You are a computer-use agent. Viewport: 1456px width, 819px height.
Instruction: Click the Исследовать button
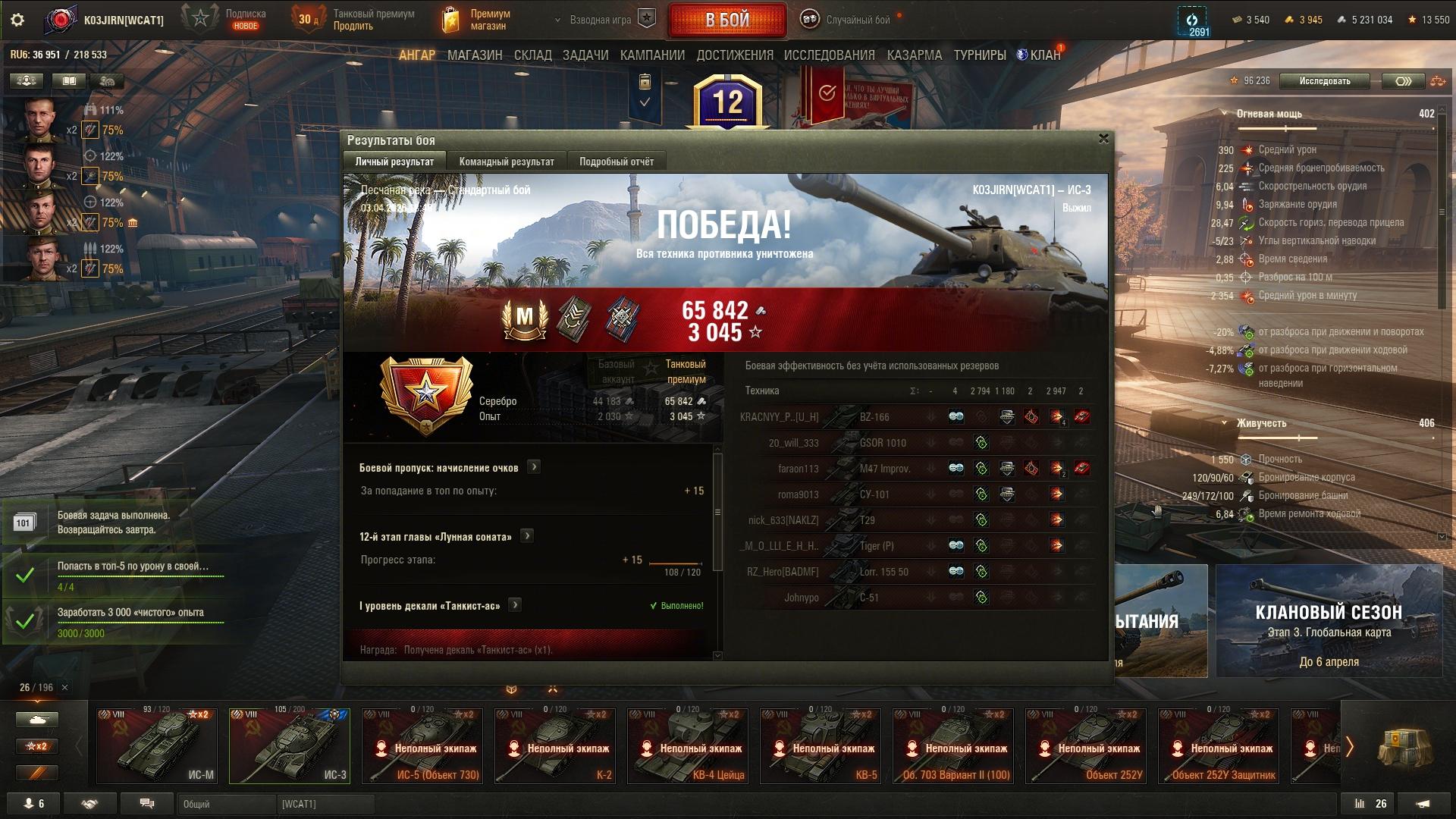(1324, 81)
